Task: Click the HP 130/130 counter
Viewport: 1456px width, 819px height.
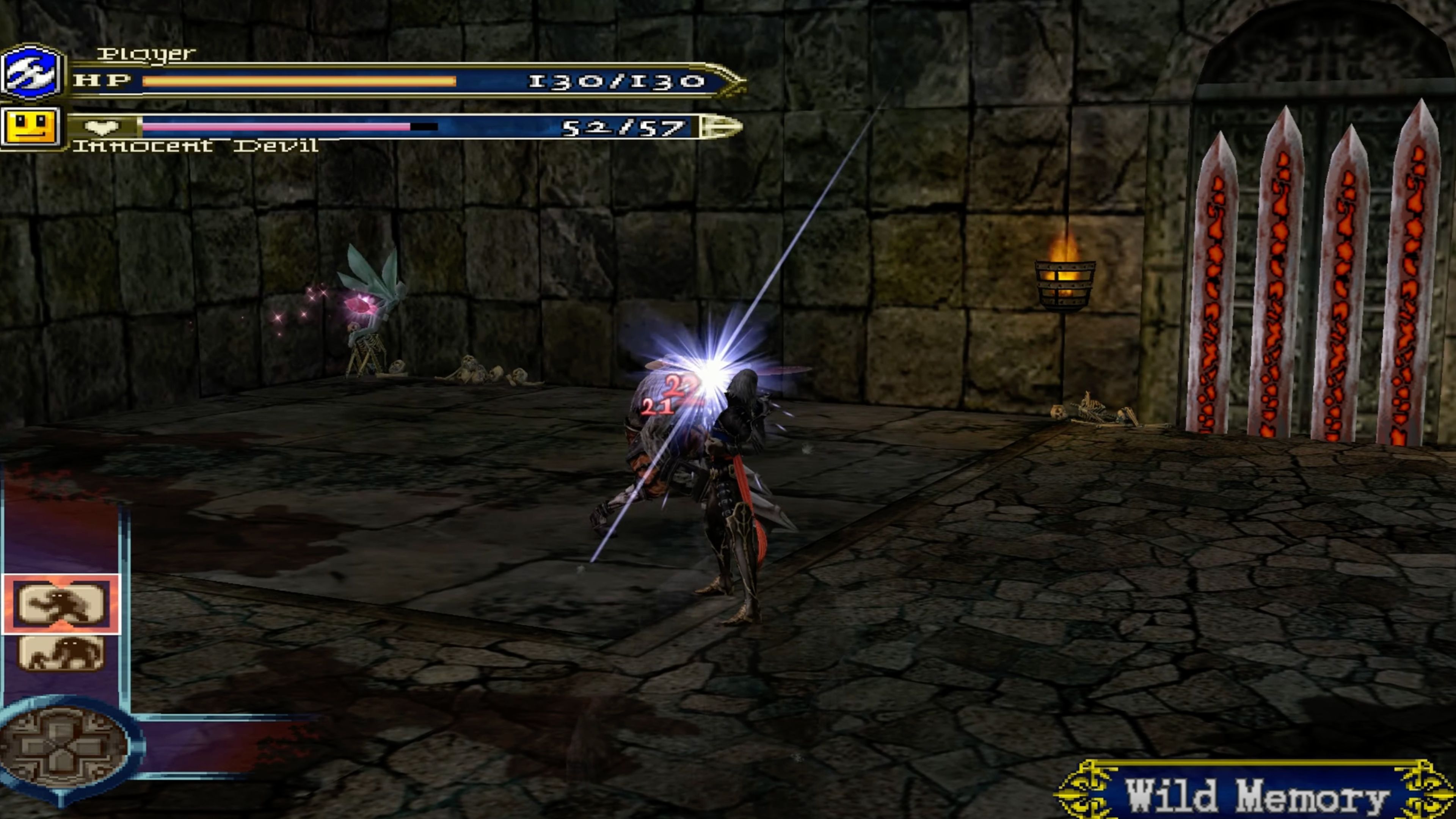Action: point(616,82)
